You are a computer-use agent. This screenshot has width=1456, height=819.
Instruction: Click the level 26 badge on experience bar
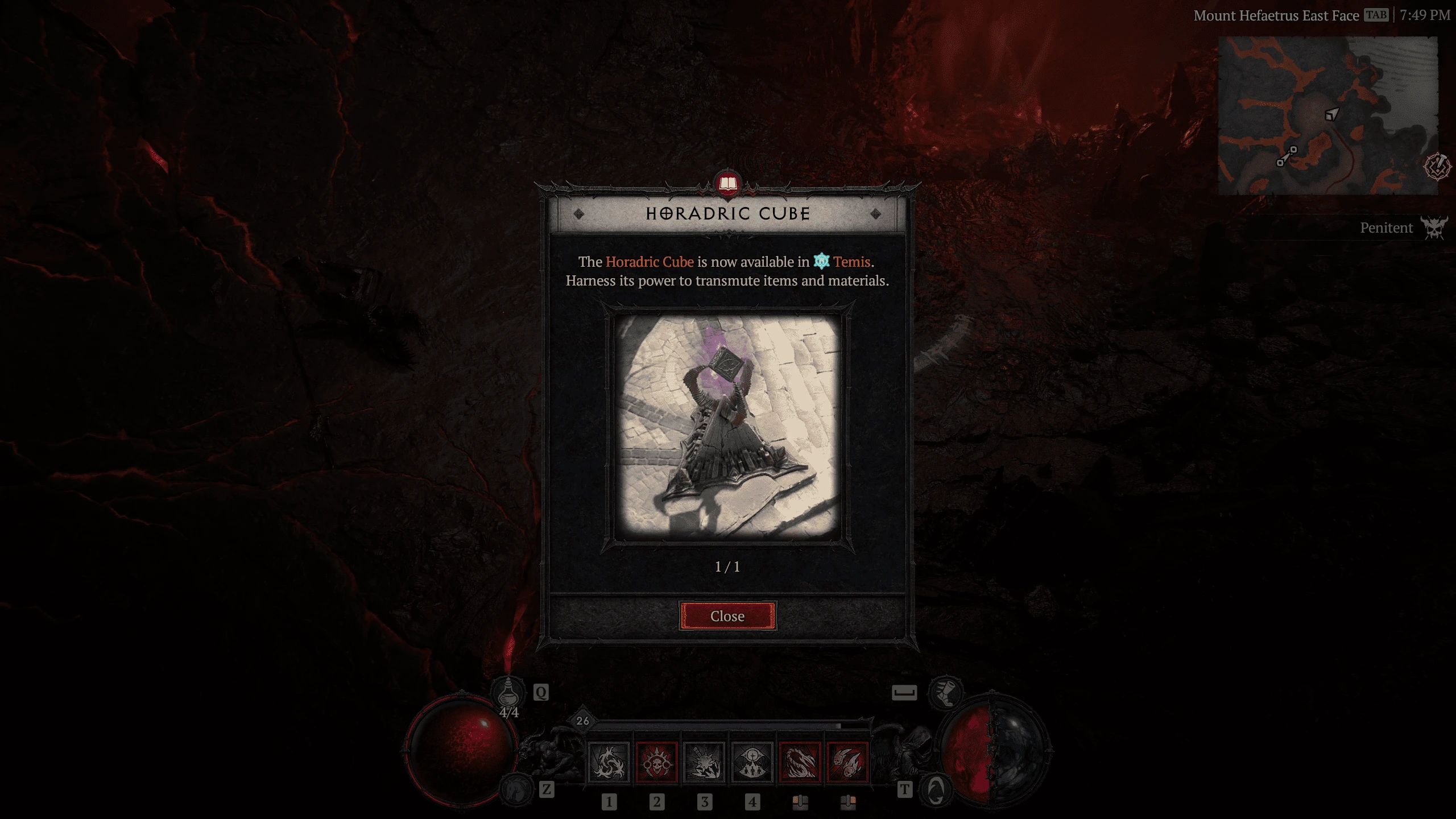point(582,721)
